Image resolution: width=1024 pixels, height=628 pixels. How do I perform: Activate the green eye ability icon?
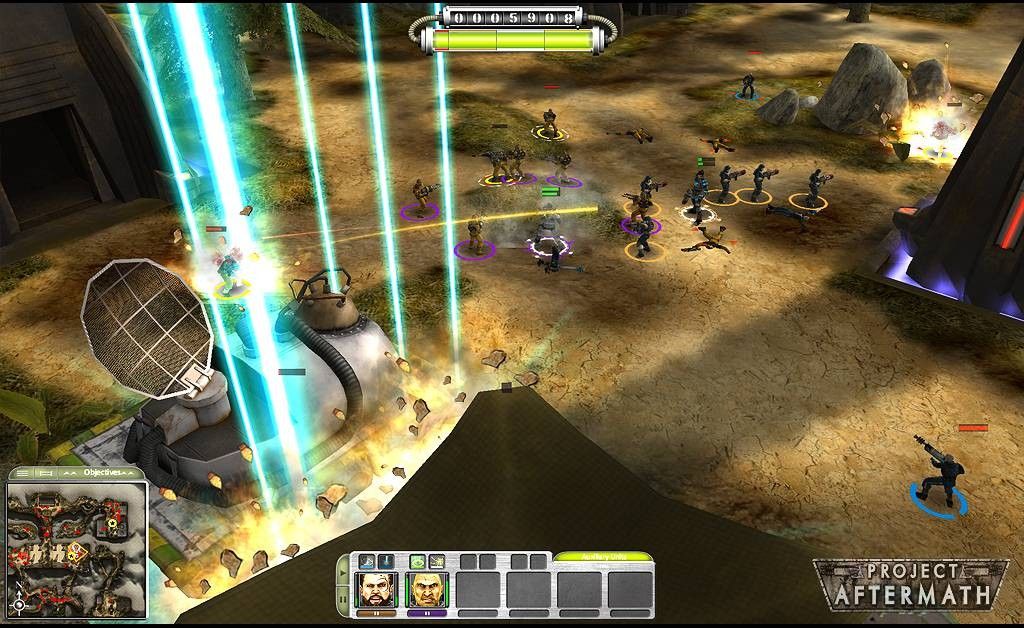pos(418,562)
